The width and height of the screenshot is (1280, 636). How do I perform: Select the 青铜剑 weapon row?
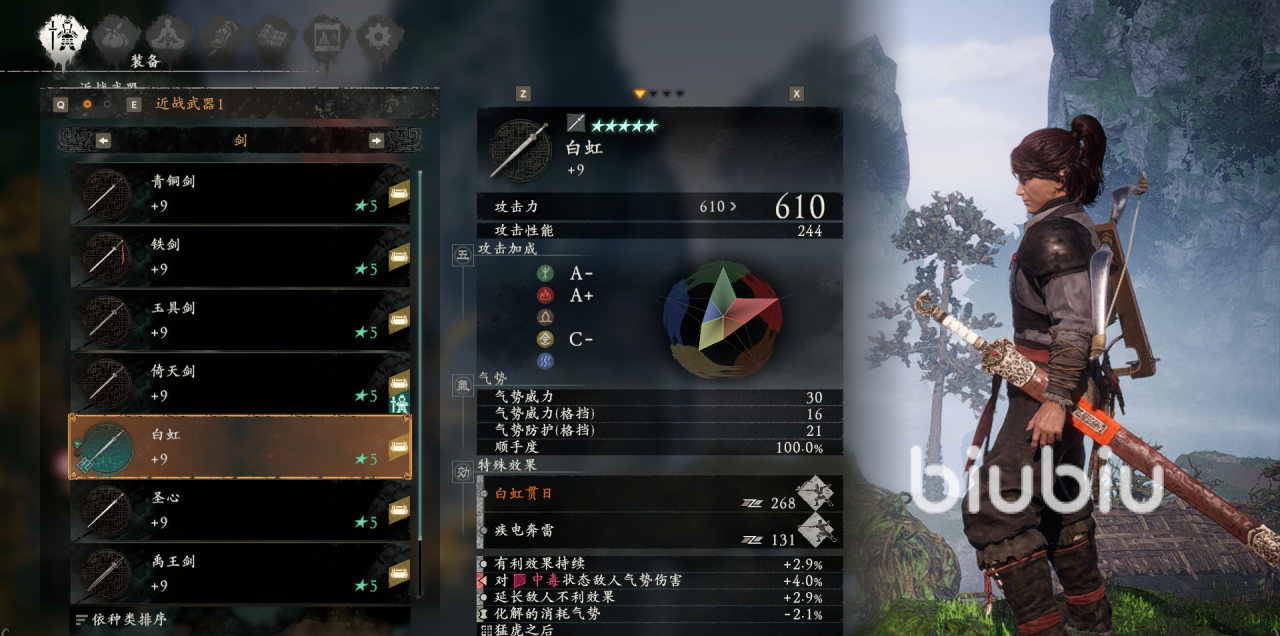coord(240,194)
